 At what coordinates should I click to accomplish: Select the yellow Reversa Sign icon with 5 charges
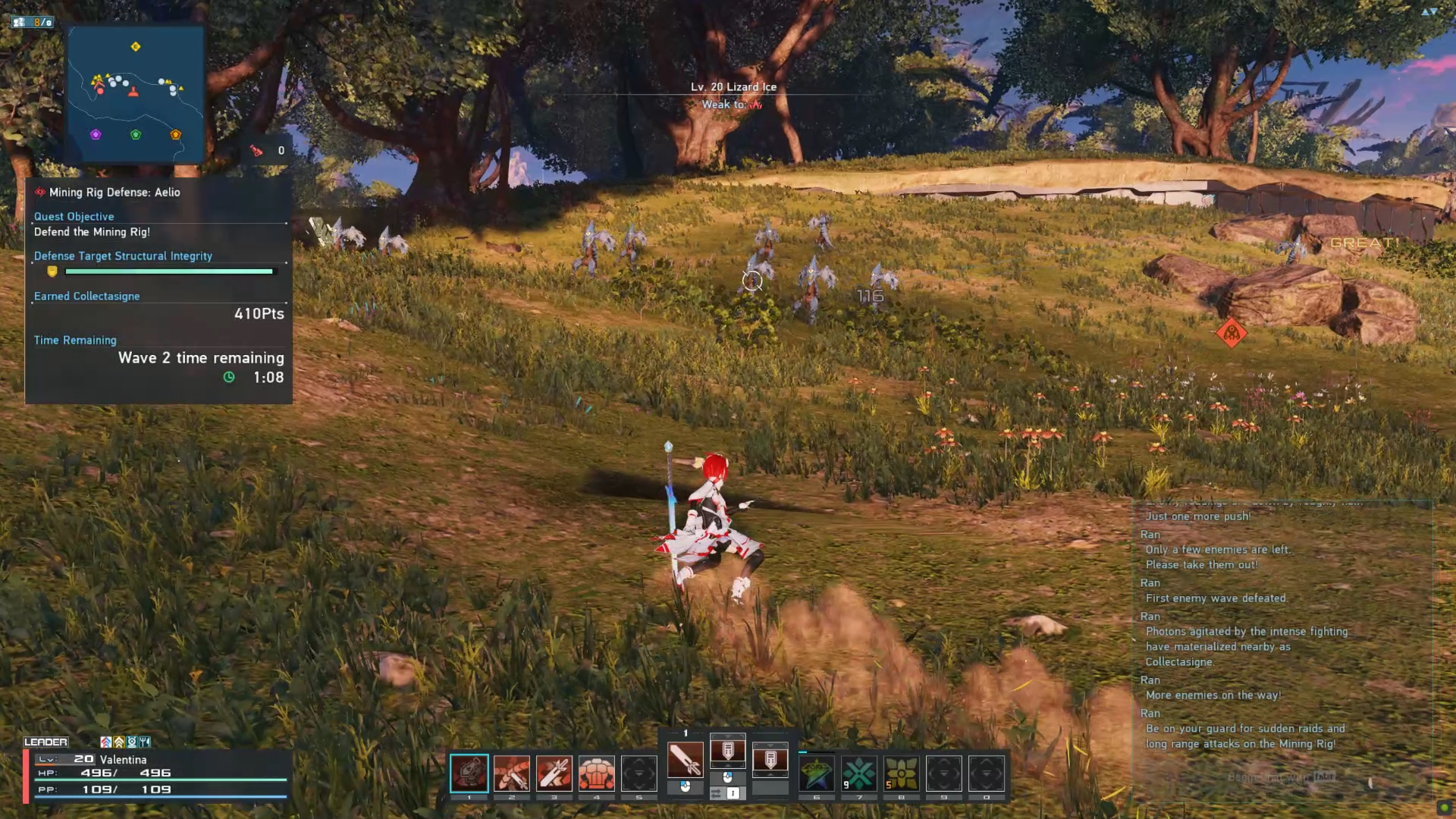click(901, 773)
